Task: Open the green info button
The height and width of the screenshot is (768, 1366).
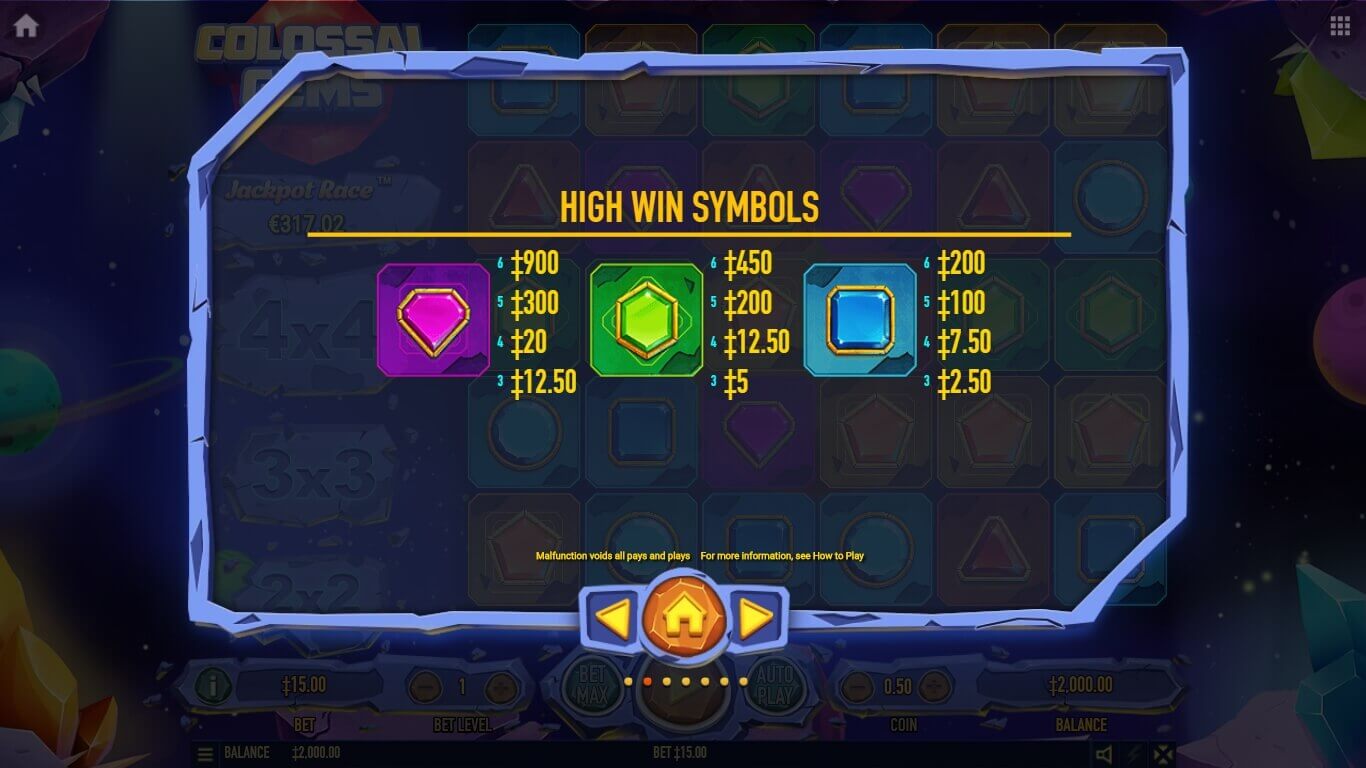Action: pyautogui.click(x=213, y=686)
